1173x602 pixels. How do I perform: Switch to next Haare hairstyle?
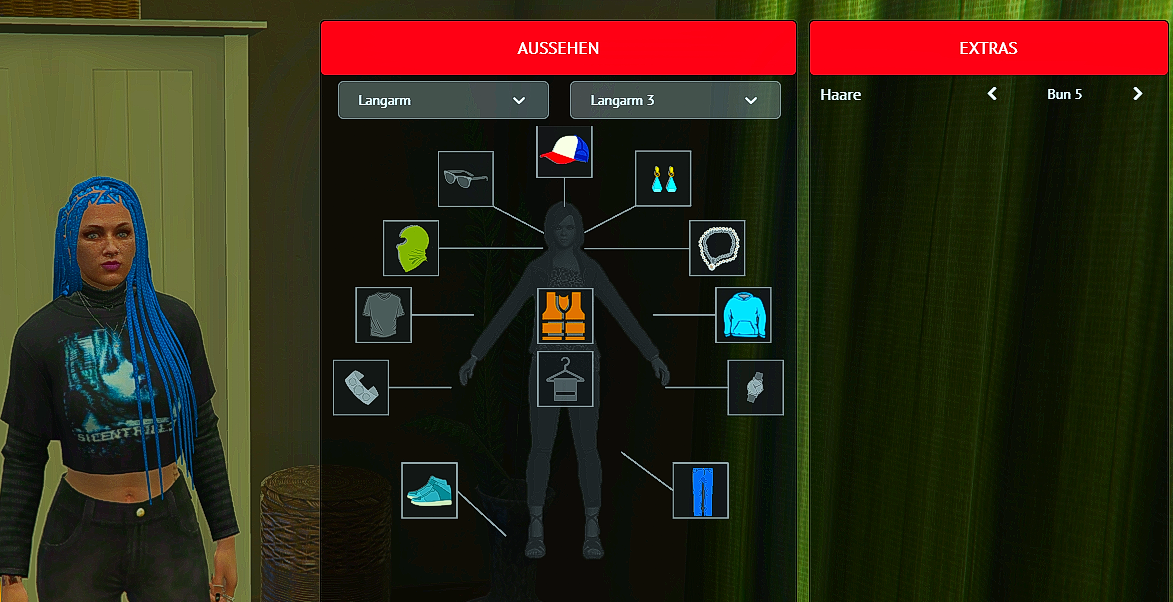pyautogui.click(x=1137, y=94)
